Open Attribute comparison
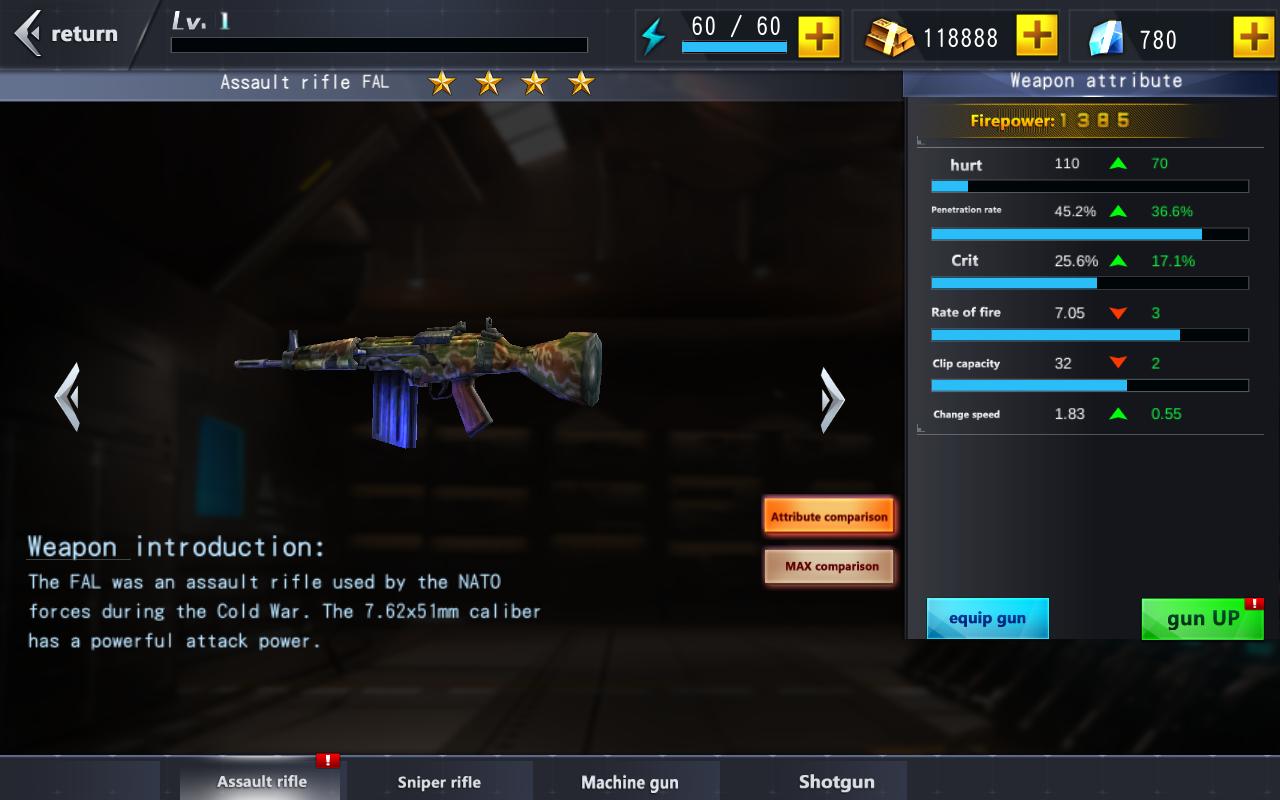This screenshot has width=1280, height=800. point(829,517)
